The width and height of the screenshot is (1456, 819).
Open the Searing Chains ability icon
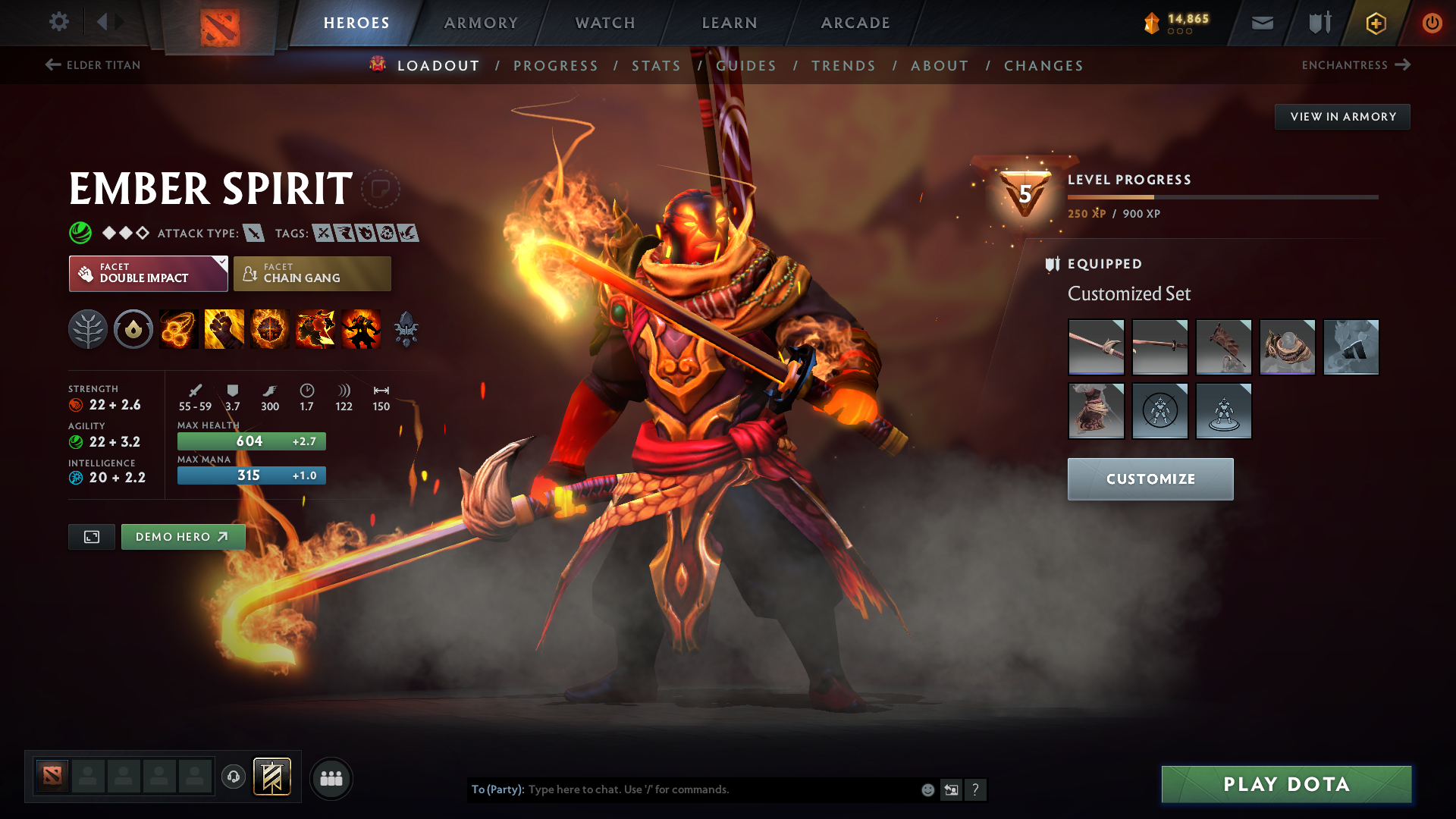(x=178, y=328)
